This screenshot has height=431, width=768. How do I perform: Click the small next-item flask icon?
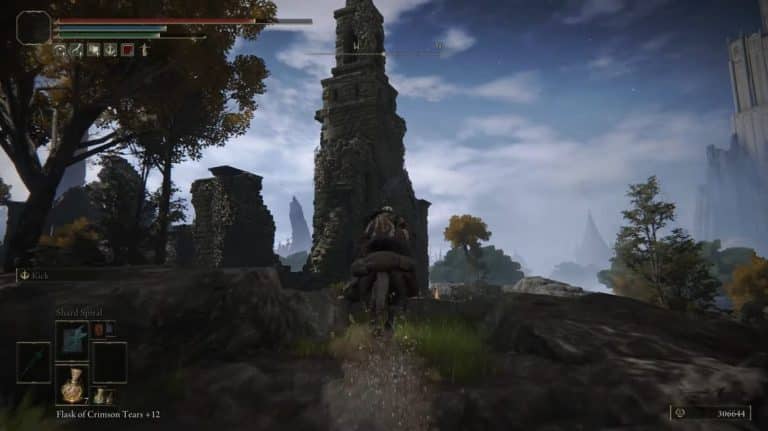pos(98,396)
